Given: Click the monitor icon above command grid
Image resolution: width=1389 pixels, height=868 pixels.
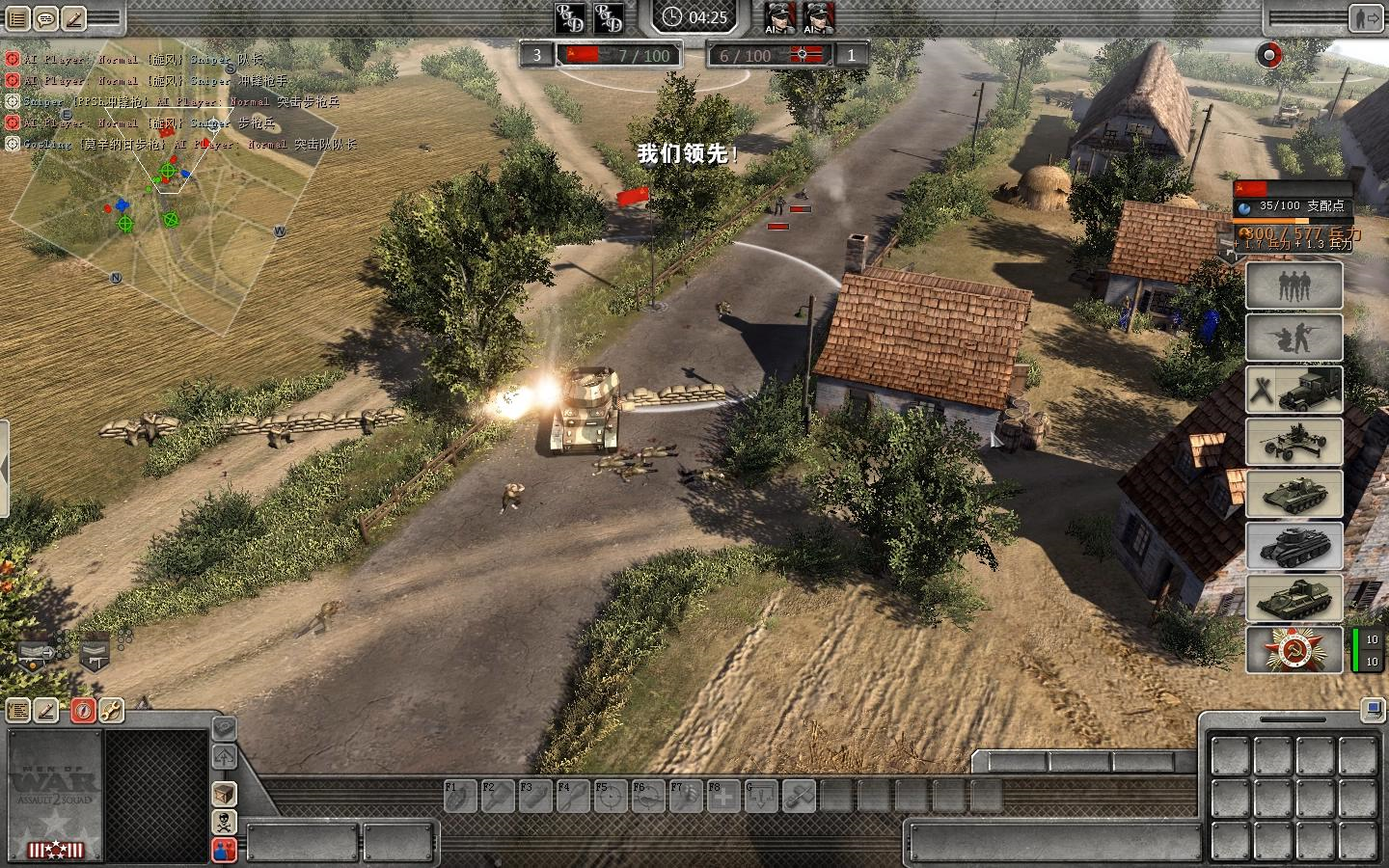Looking at the screenshot, I should (x=1373, y=711).
